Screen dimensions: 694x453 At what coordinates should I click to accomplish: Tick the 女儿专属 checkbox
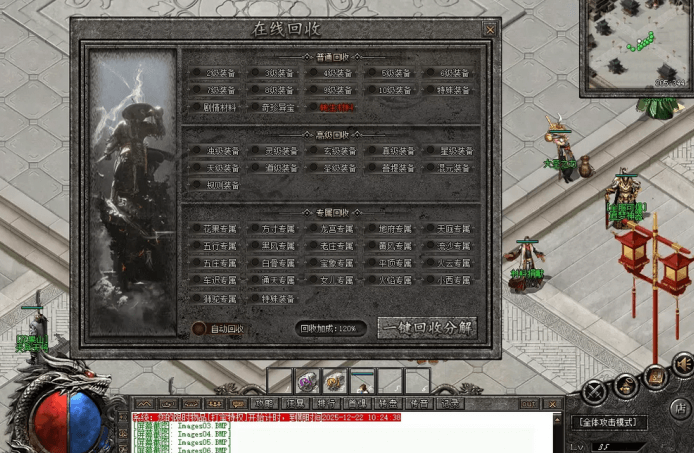(x=314, y=281)
